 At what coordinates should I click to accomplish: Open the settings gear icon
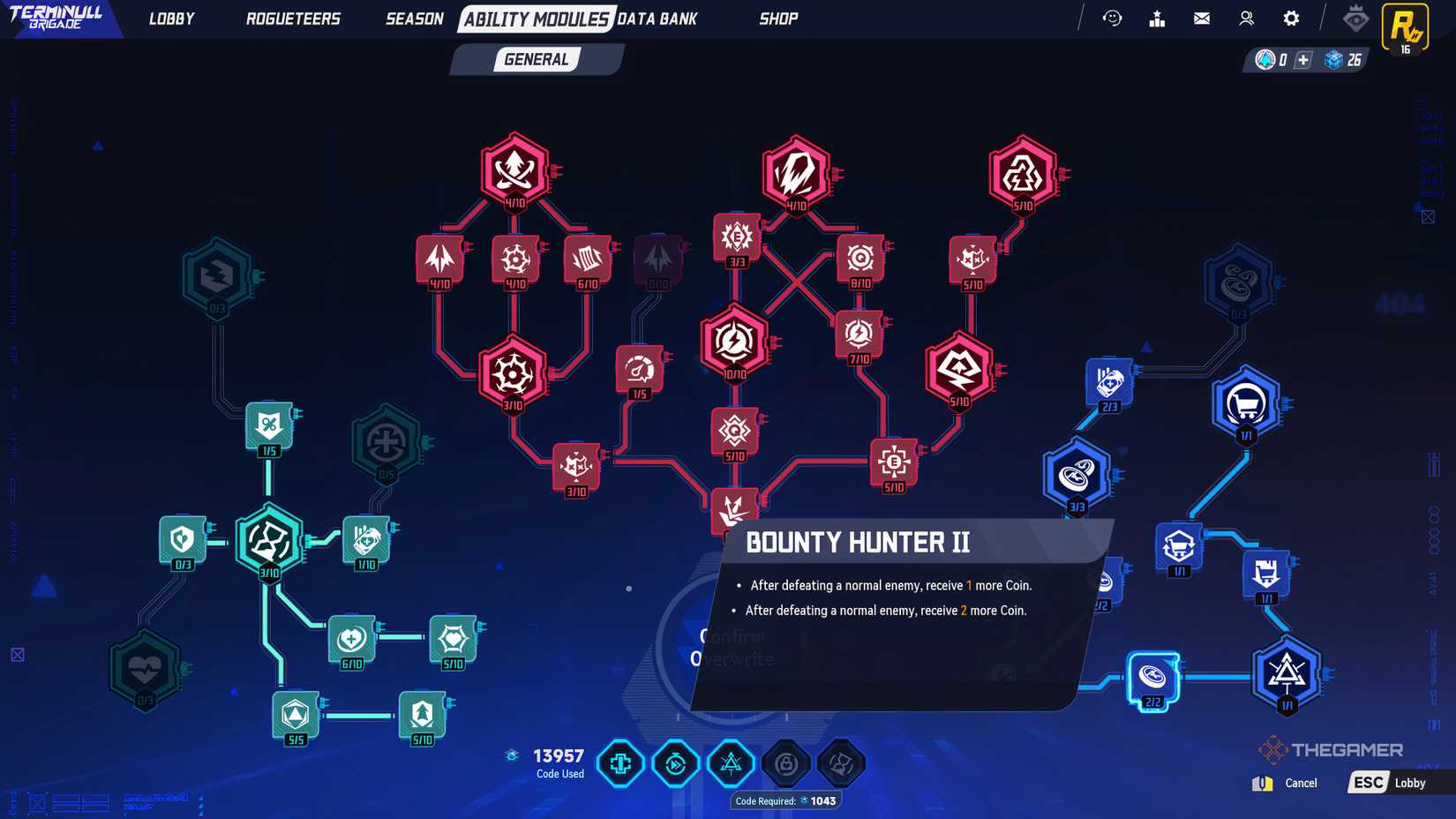(1290, 18)
